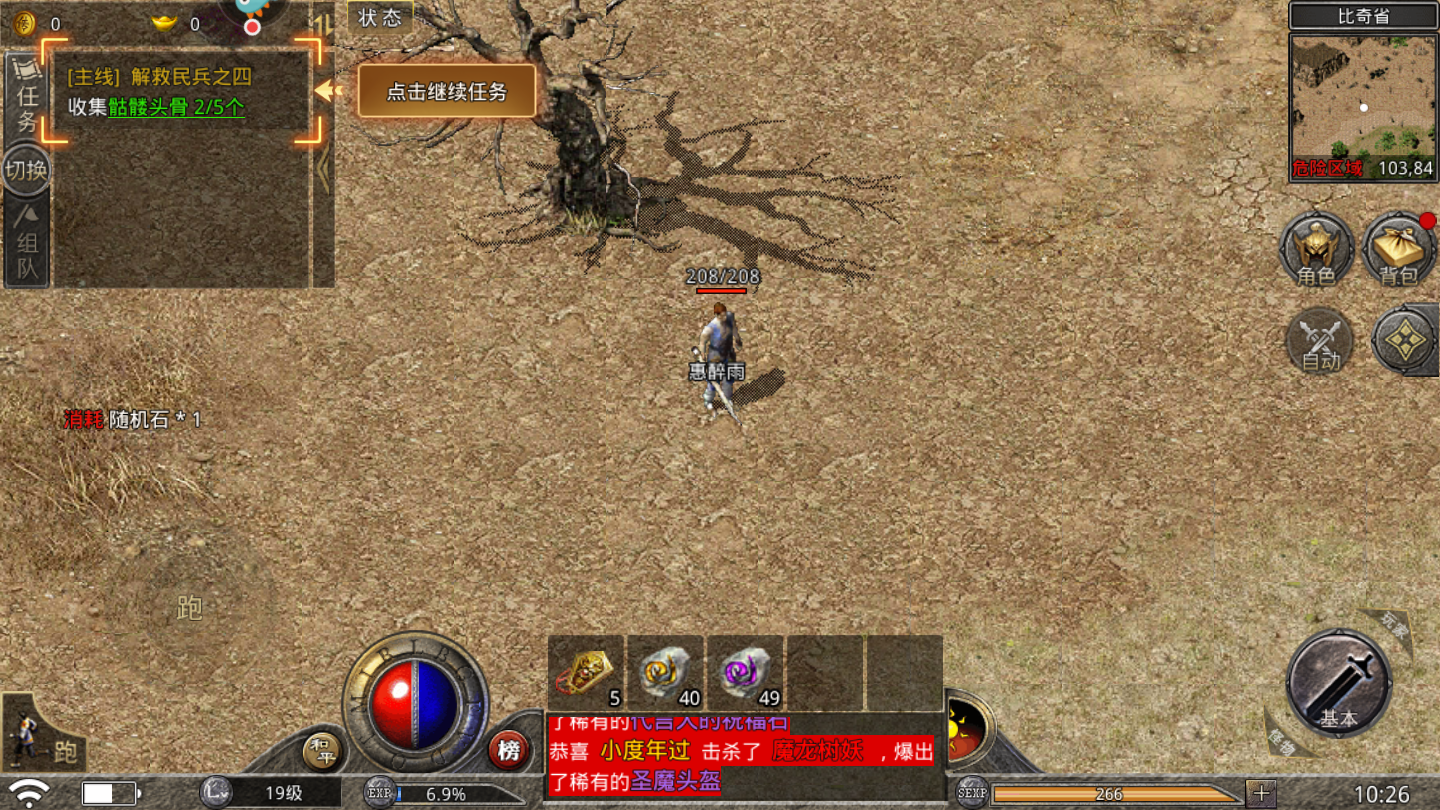Open the 角色 character sheet
The image size is (1440, 810).
(1317, 250)
